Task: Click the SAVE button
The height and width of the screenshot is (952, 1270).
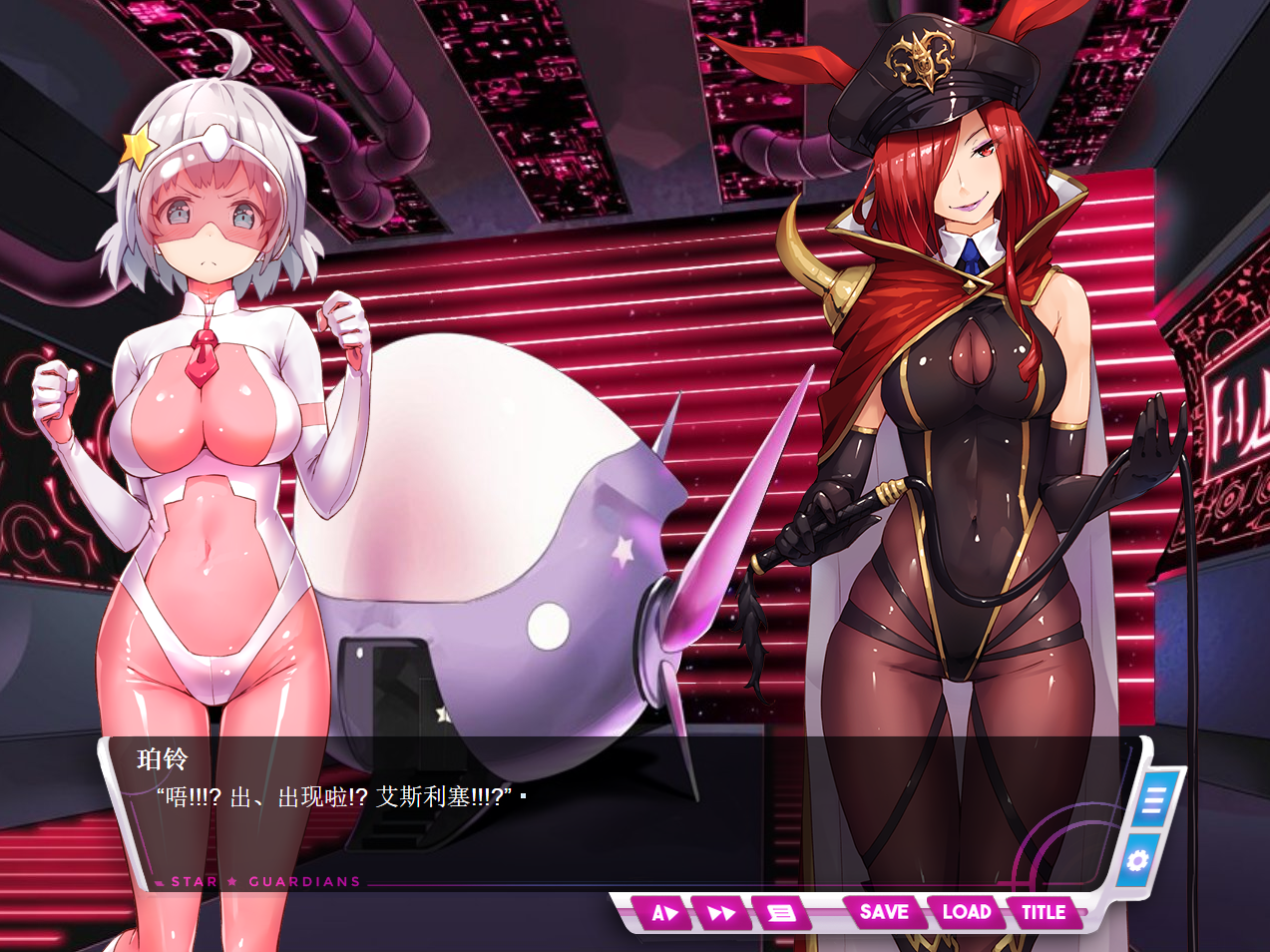Action: click(883, 911)
